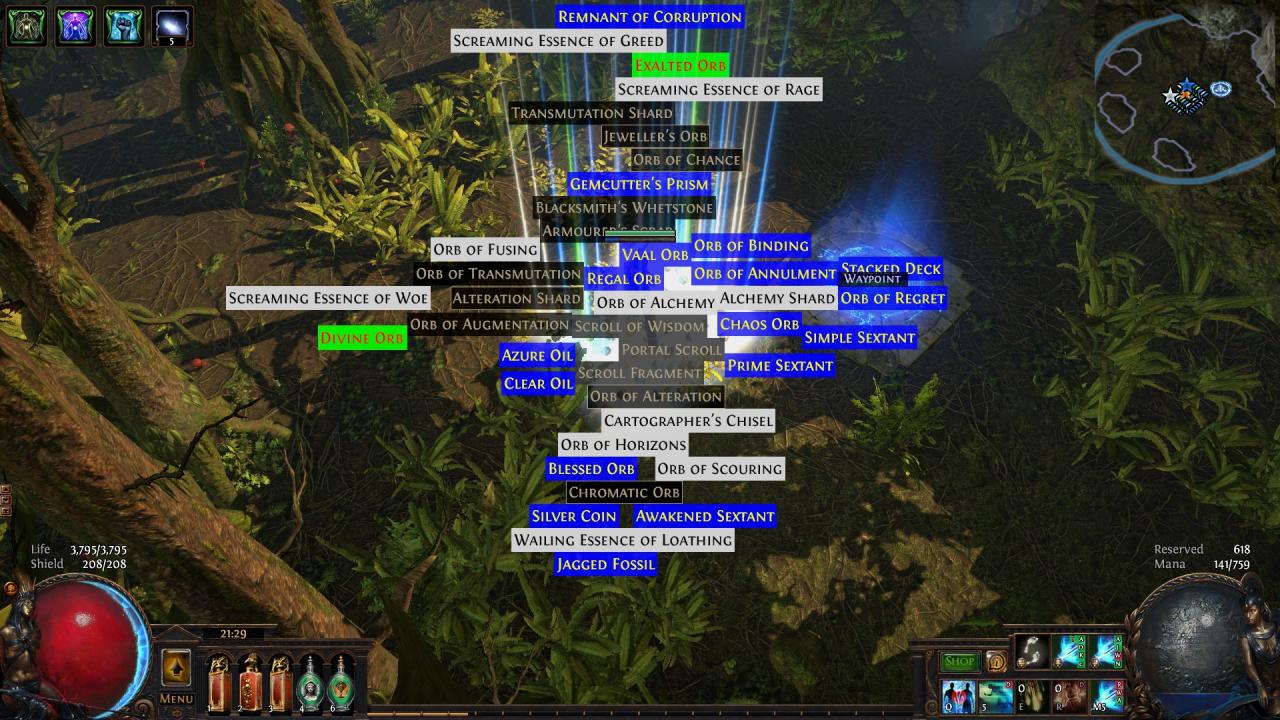
Task: Pick up the Jagged Fossil label
Action: coord(605,565)
